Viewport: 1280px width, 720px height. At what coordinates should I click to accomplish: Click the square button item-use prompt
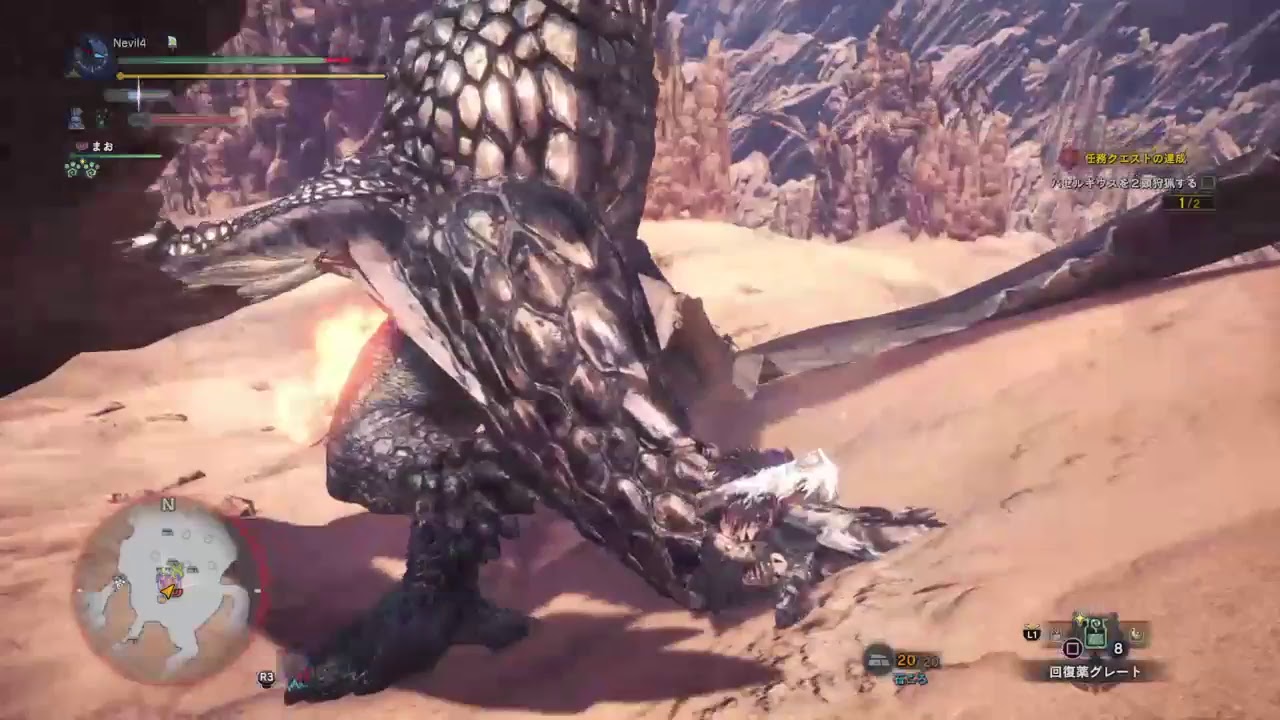1072,647
